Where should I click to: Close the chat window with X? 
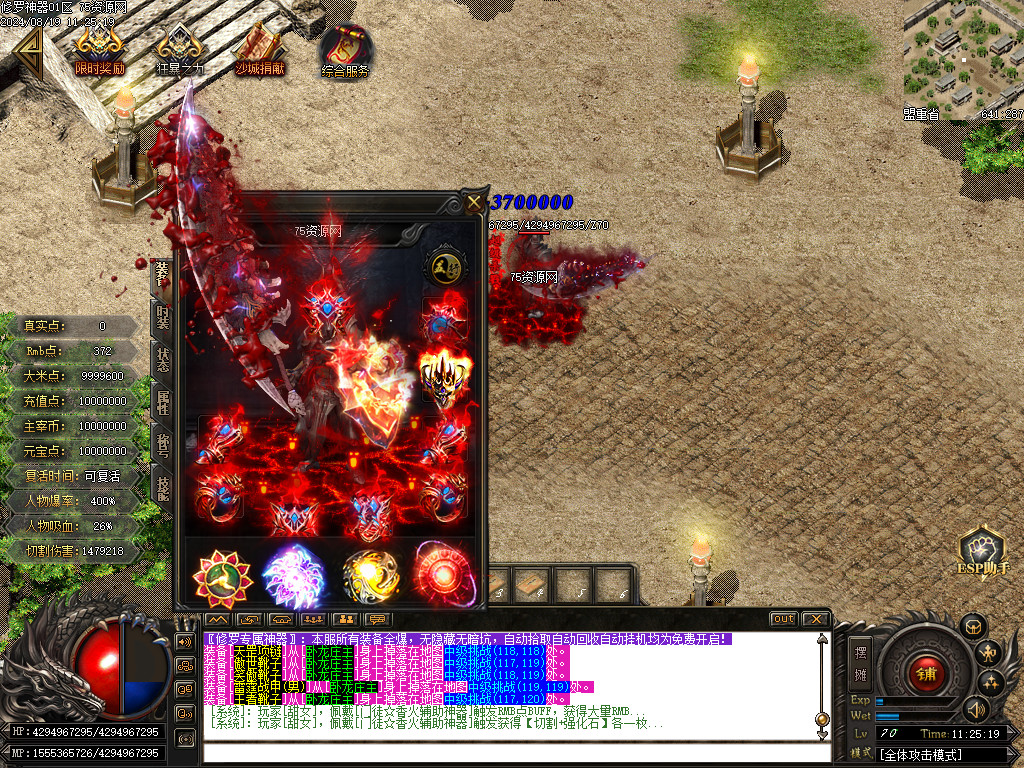tap(815, 619)
